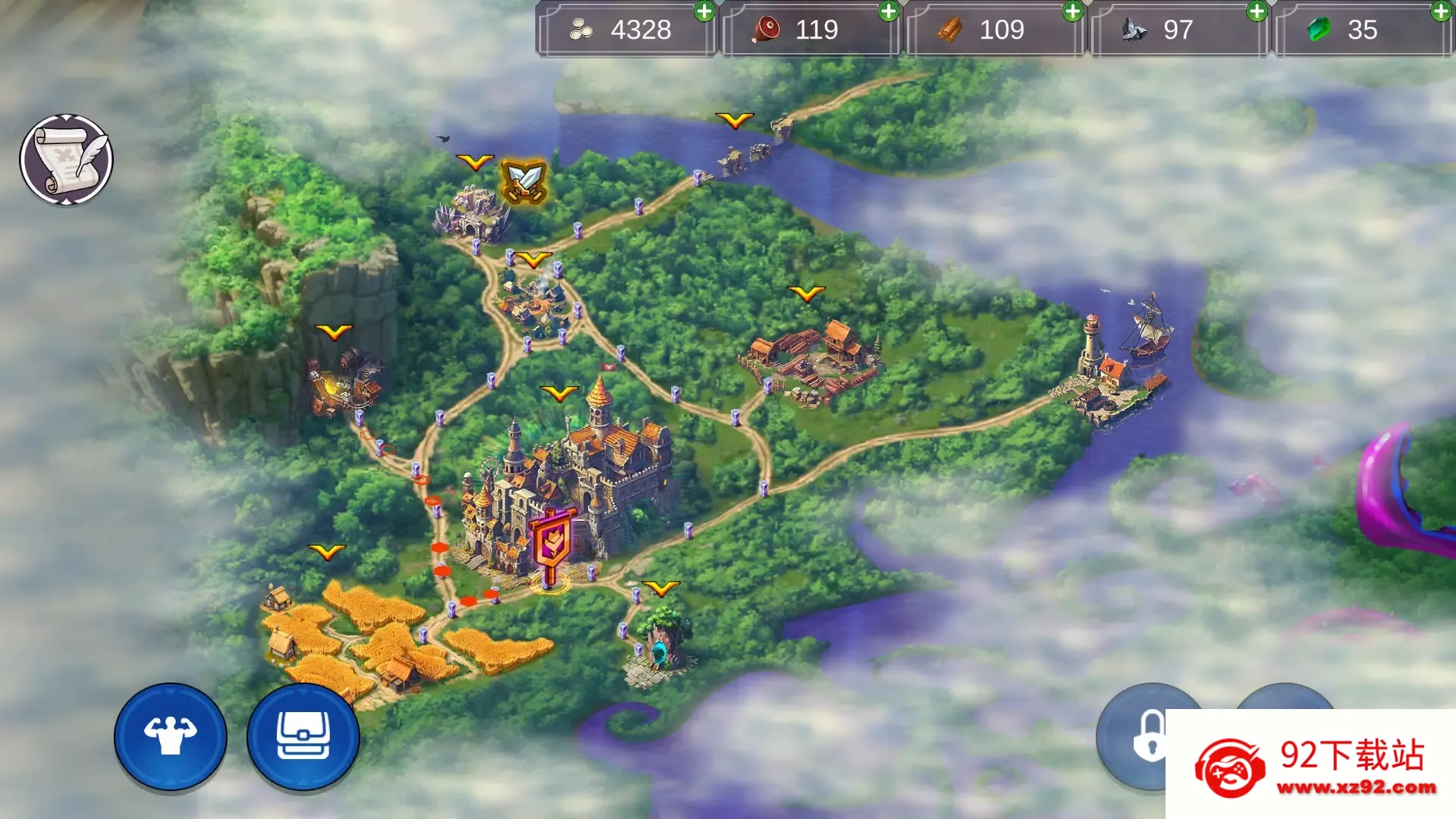Open the treasure chest inventory button
This screenshot has width=1456, height=819.
(x=303, y=736)
